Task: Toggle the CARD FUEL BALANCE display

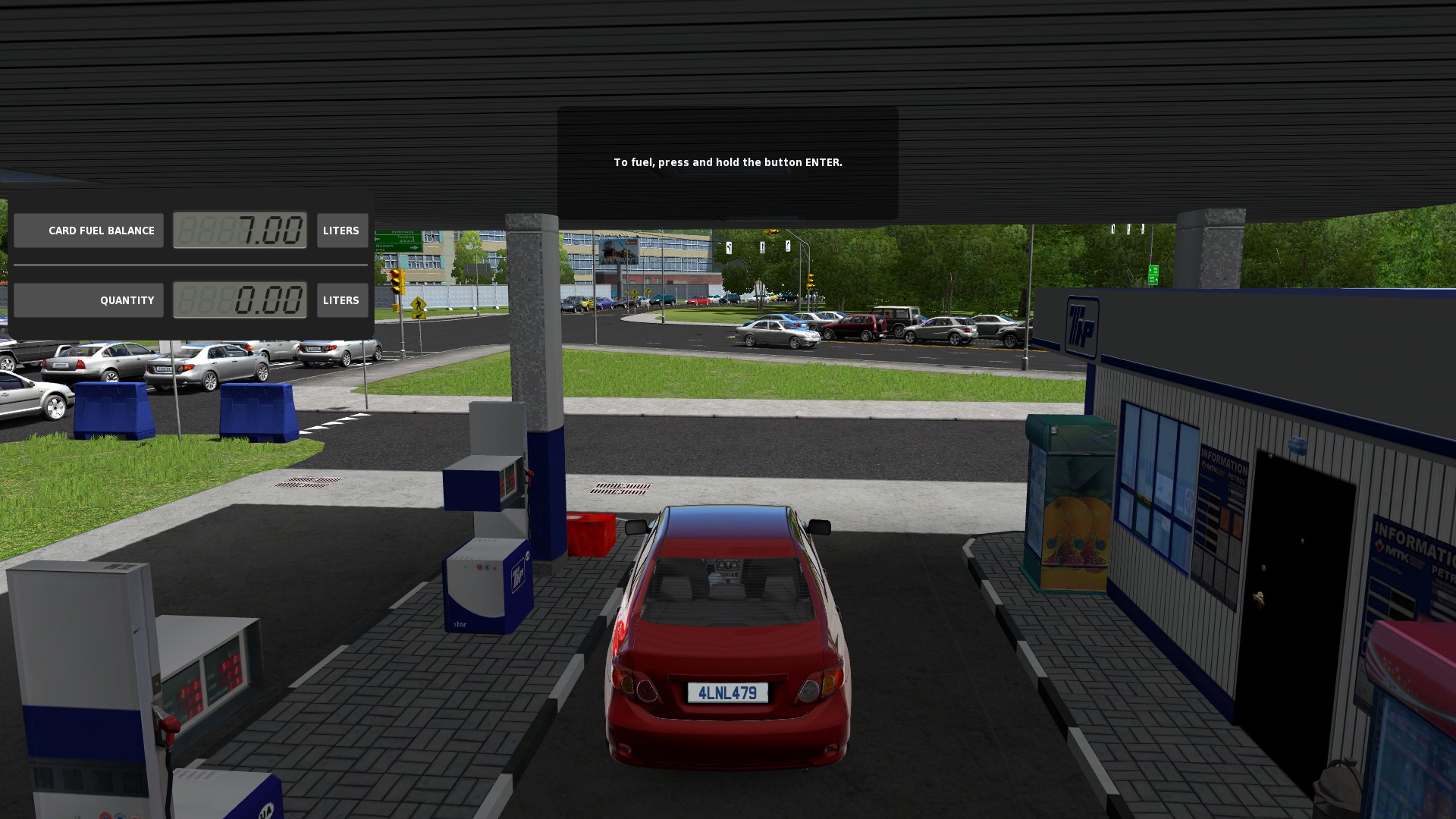Action: [240, 231]
